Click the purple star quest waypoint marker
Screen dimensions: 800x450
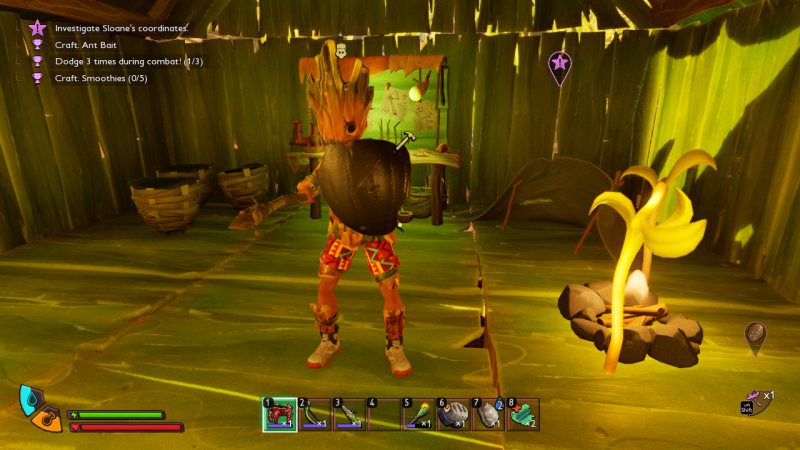pos(560,65)
